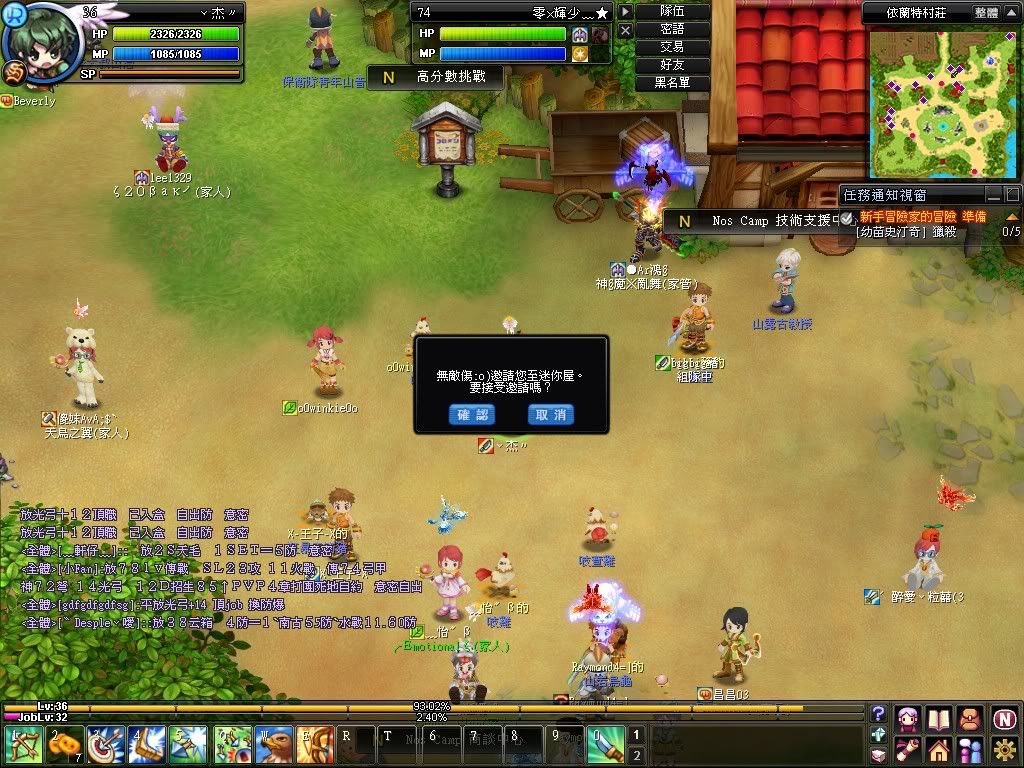
Task: Decline the invitation with 取消
Action: 551,414
